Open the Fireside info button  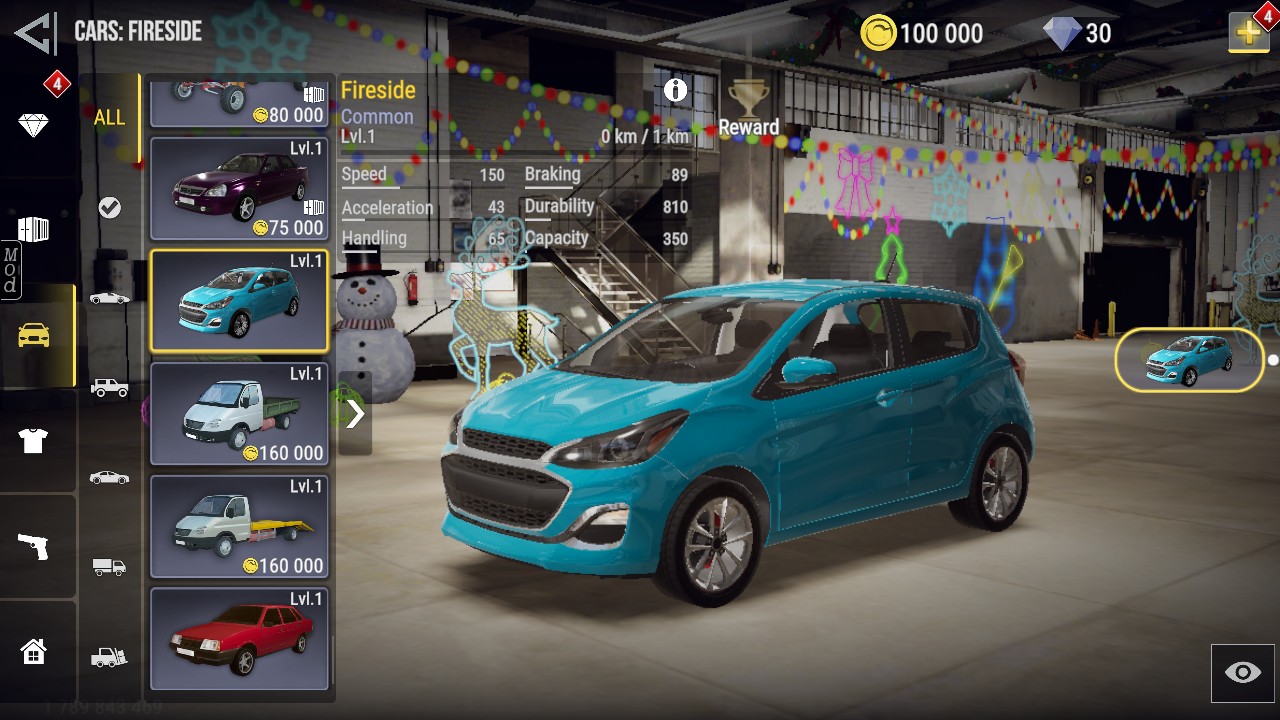tap(676, 90)
